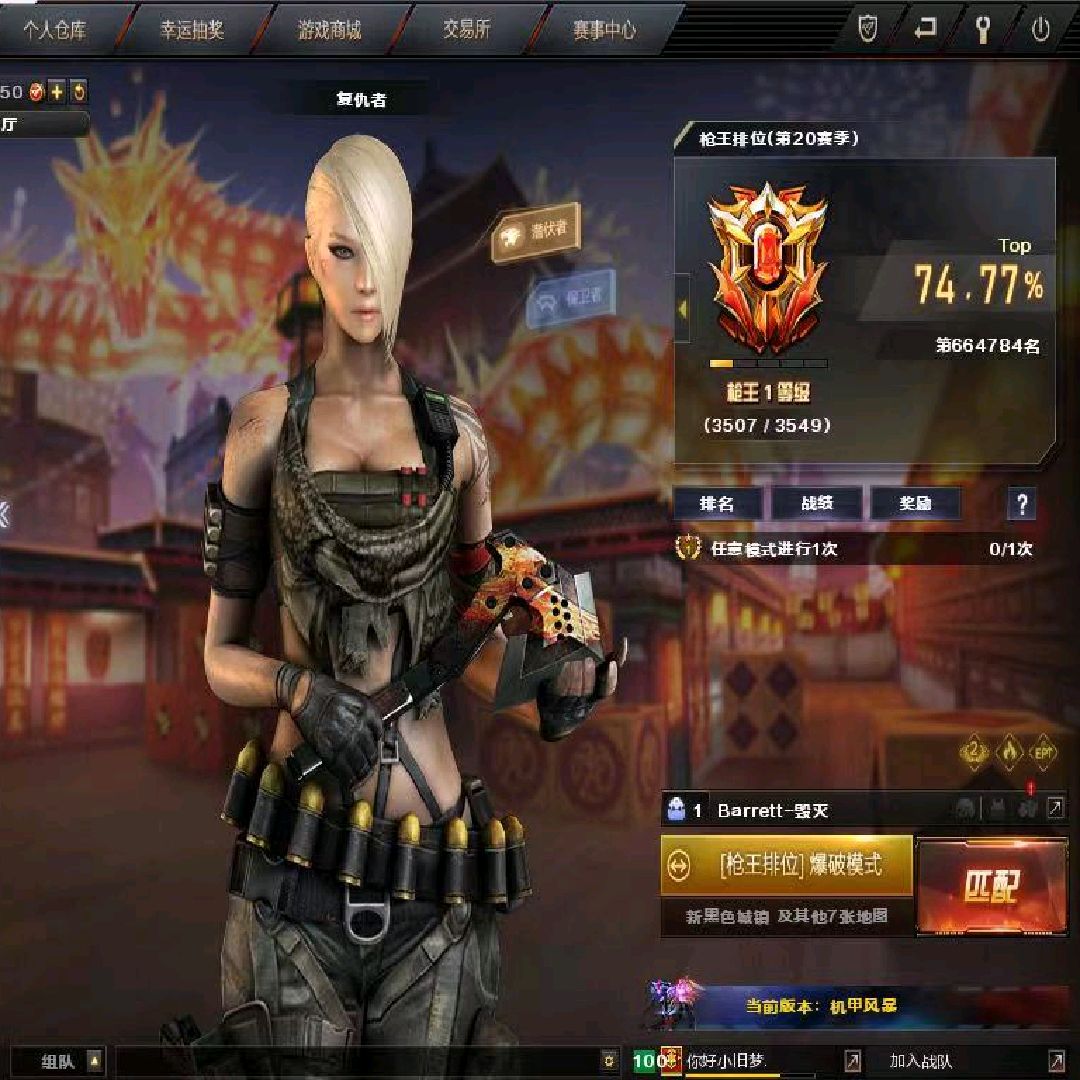The width and height of the screenshot is (1080, 1080).
Task: View 战绩 battle record
Action: (x=816, y=504)
